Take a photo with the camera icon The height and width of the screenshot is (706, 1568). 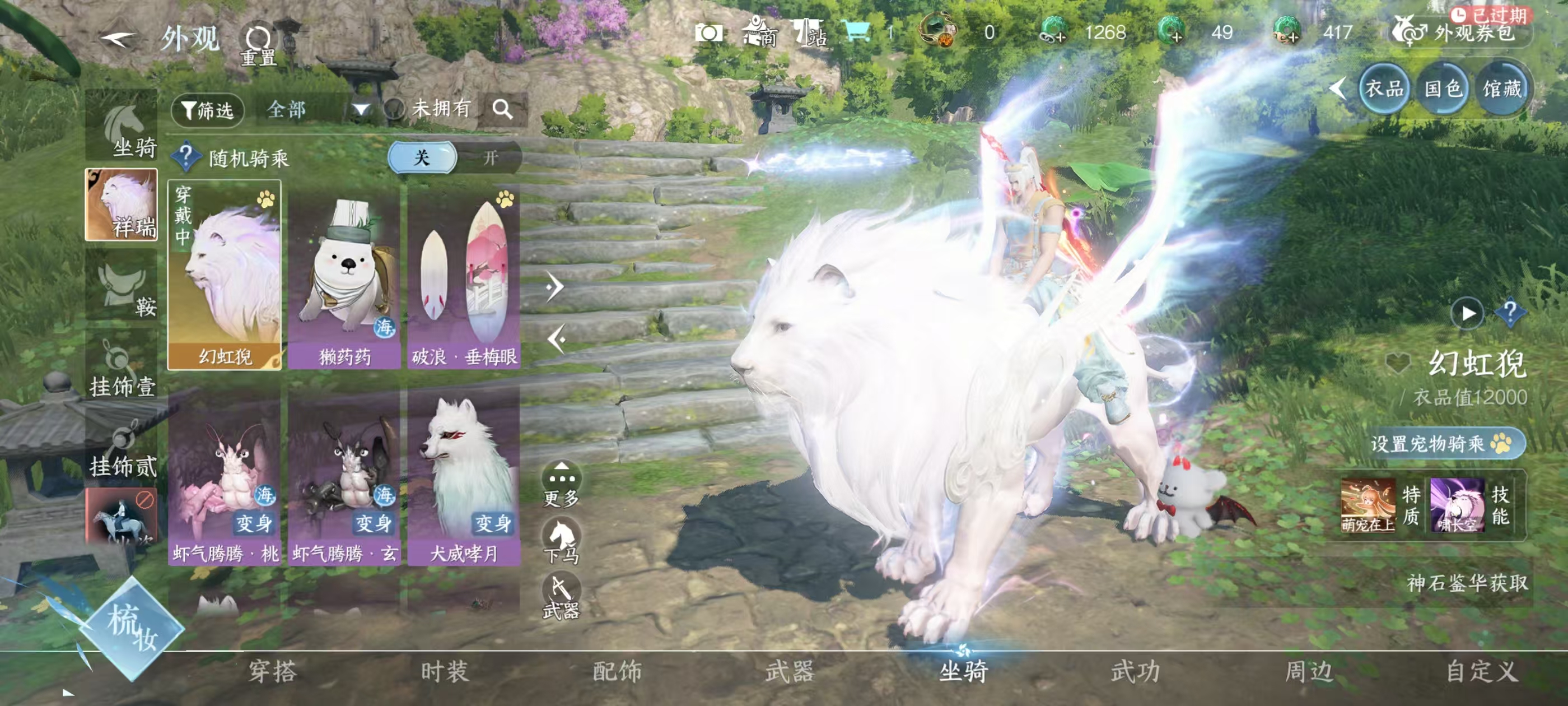coord(709,33)
